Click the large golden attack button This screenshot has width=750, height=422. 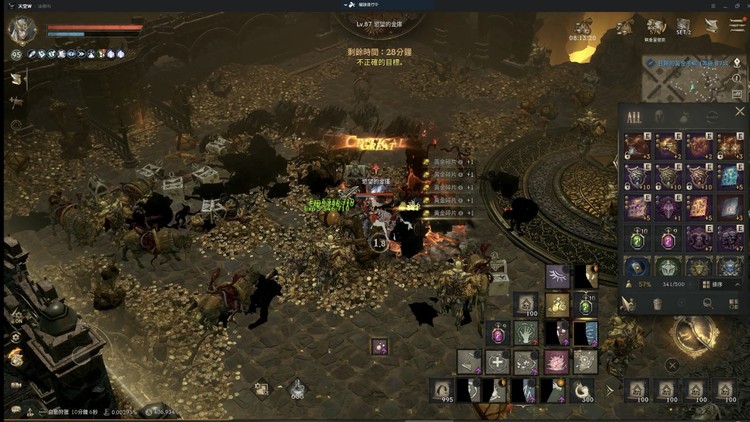pyautogui.click(x=693, y=335)
